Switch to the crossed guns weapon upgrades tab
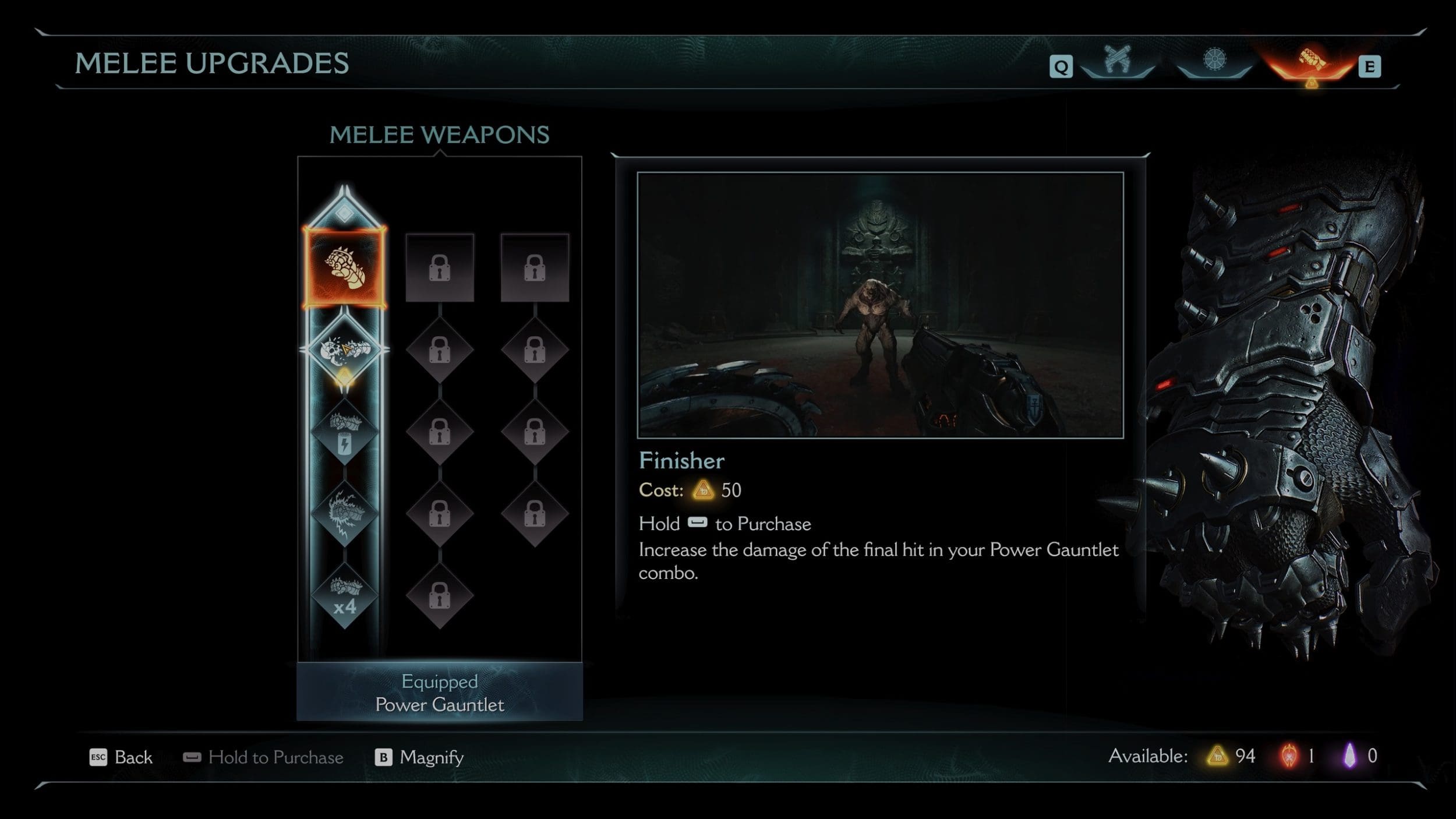 1117,61
